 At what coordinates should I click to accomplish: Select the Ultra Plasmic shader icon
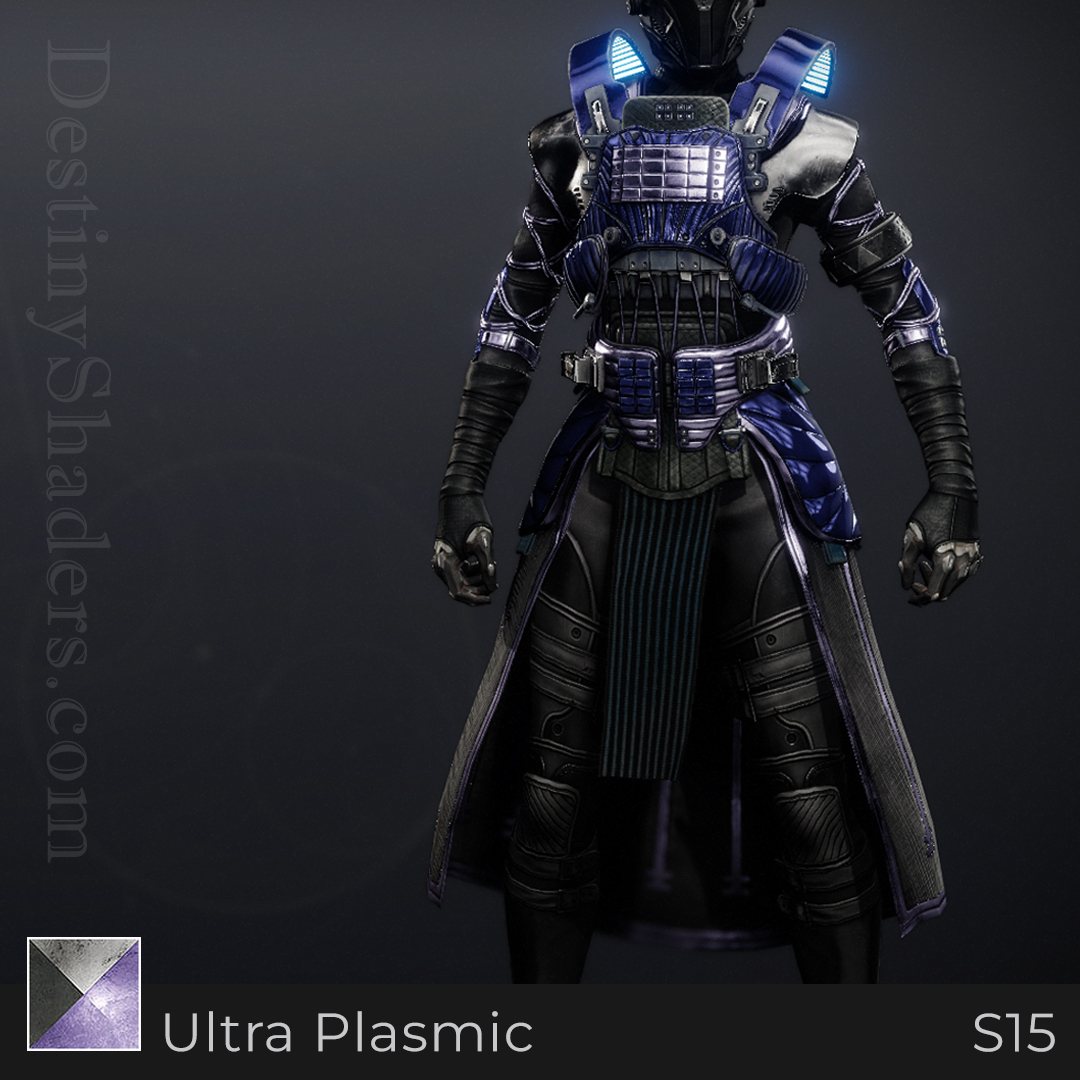coord(84,993)
